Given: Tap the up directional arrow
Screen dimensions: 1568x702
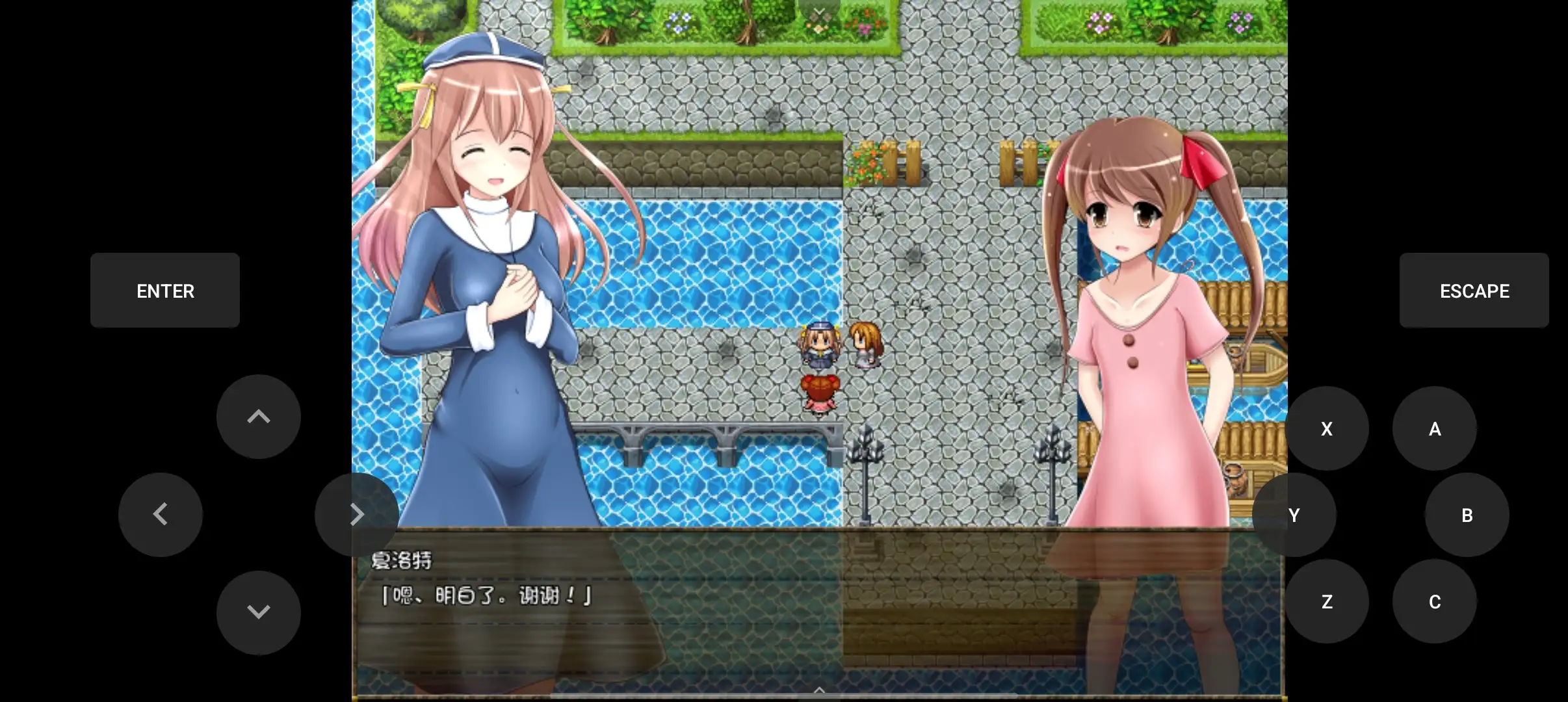Looking at the screenshot, I should click(258, 417).
